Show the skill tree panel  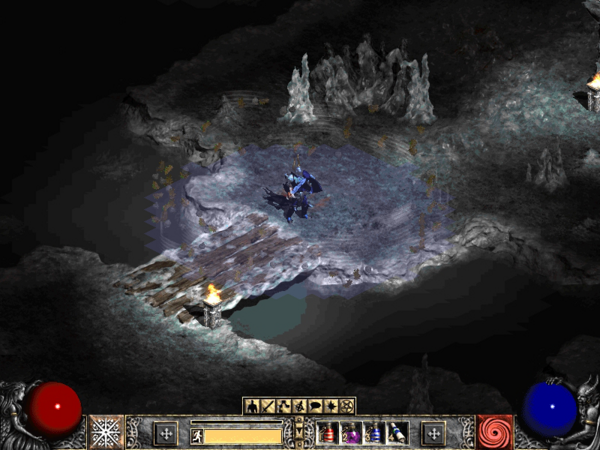[283, 406]
